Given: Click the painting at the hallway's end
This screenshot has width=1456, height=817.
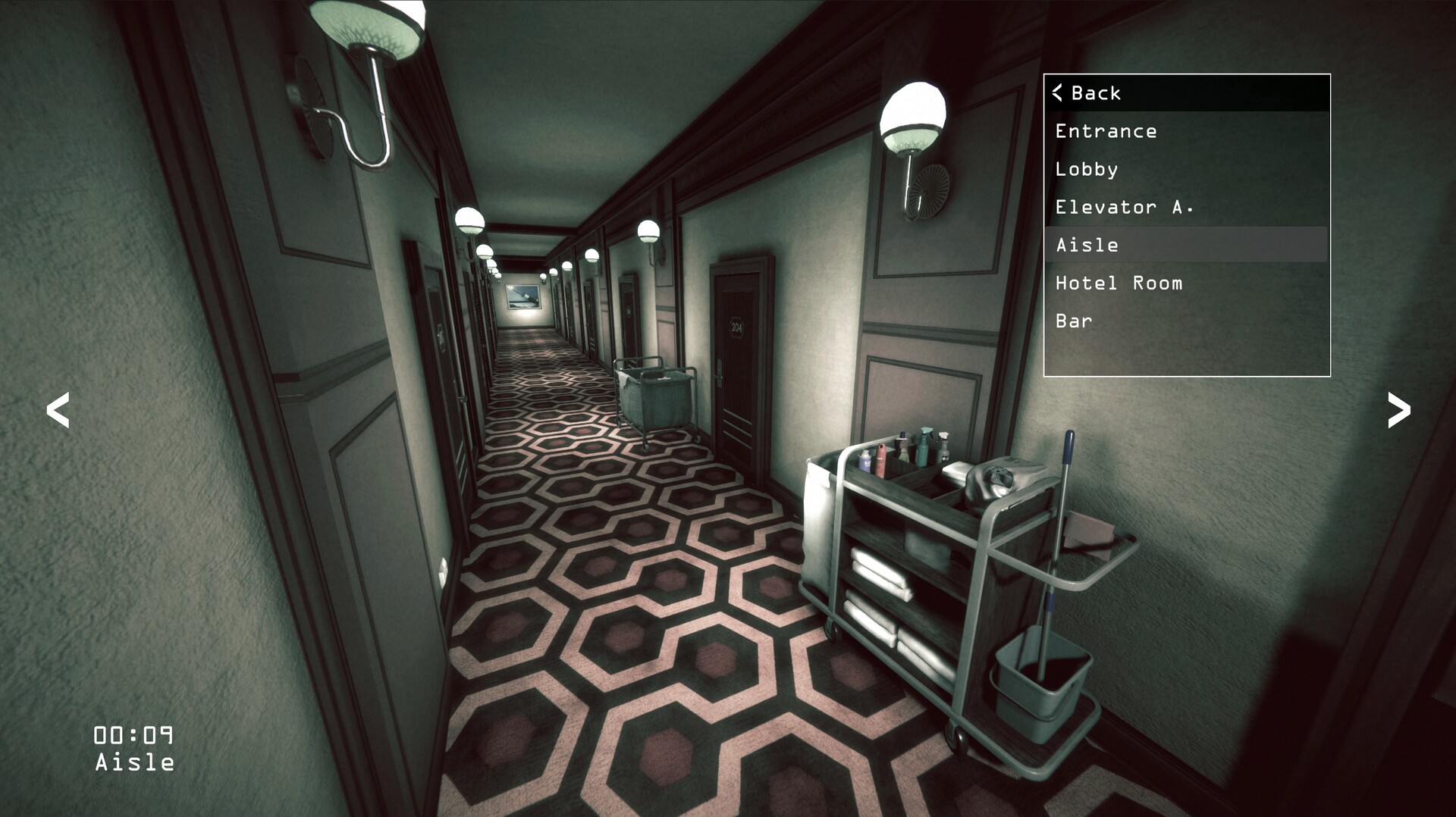Looking at the screenshot, I should click(525, 296).
